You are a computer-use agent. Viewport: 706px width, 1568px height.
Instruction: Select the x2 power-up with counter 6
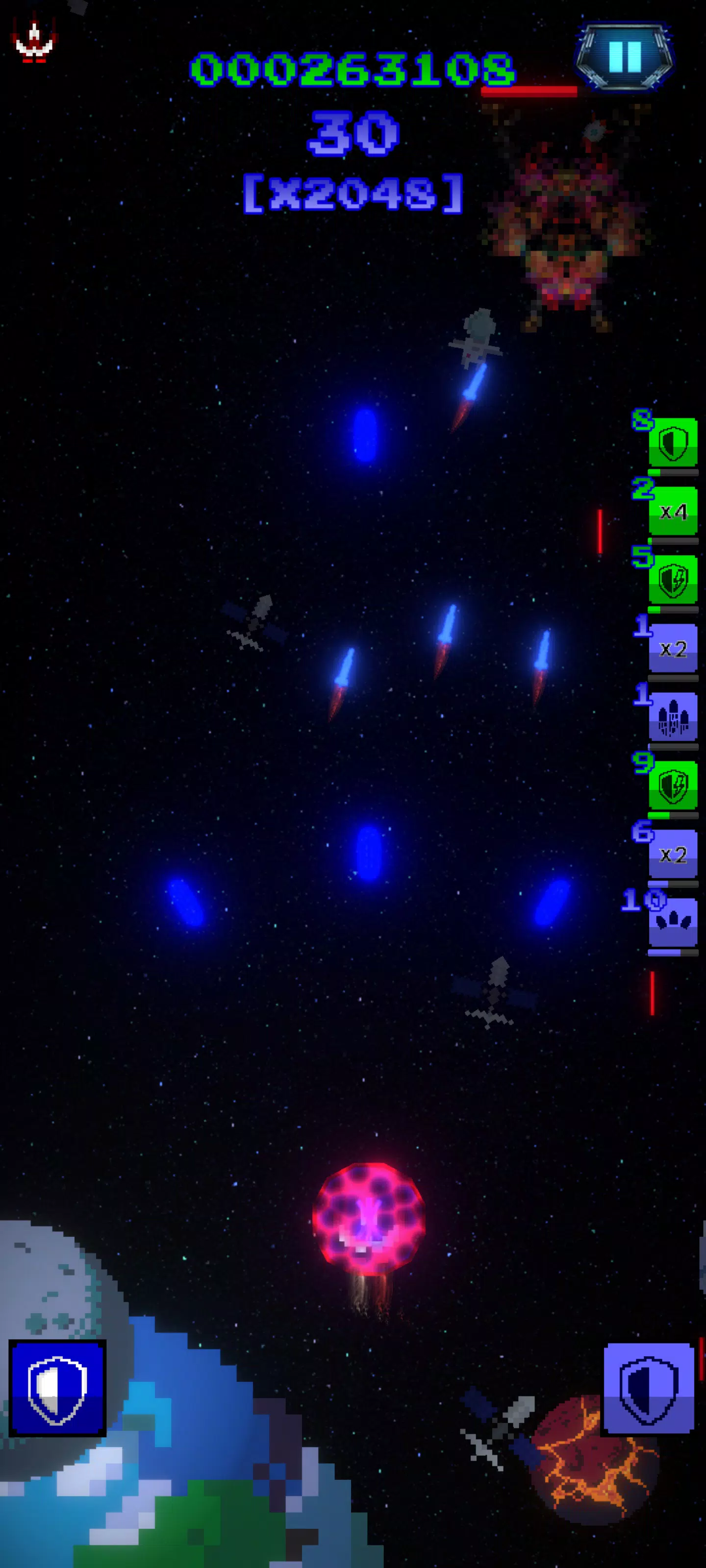(673, 854)
